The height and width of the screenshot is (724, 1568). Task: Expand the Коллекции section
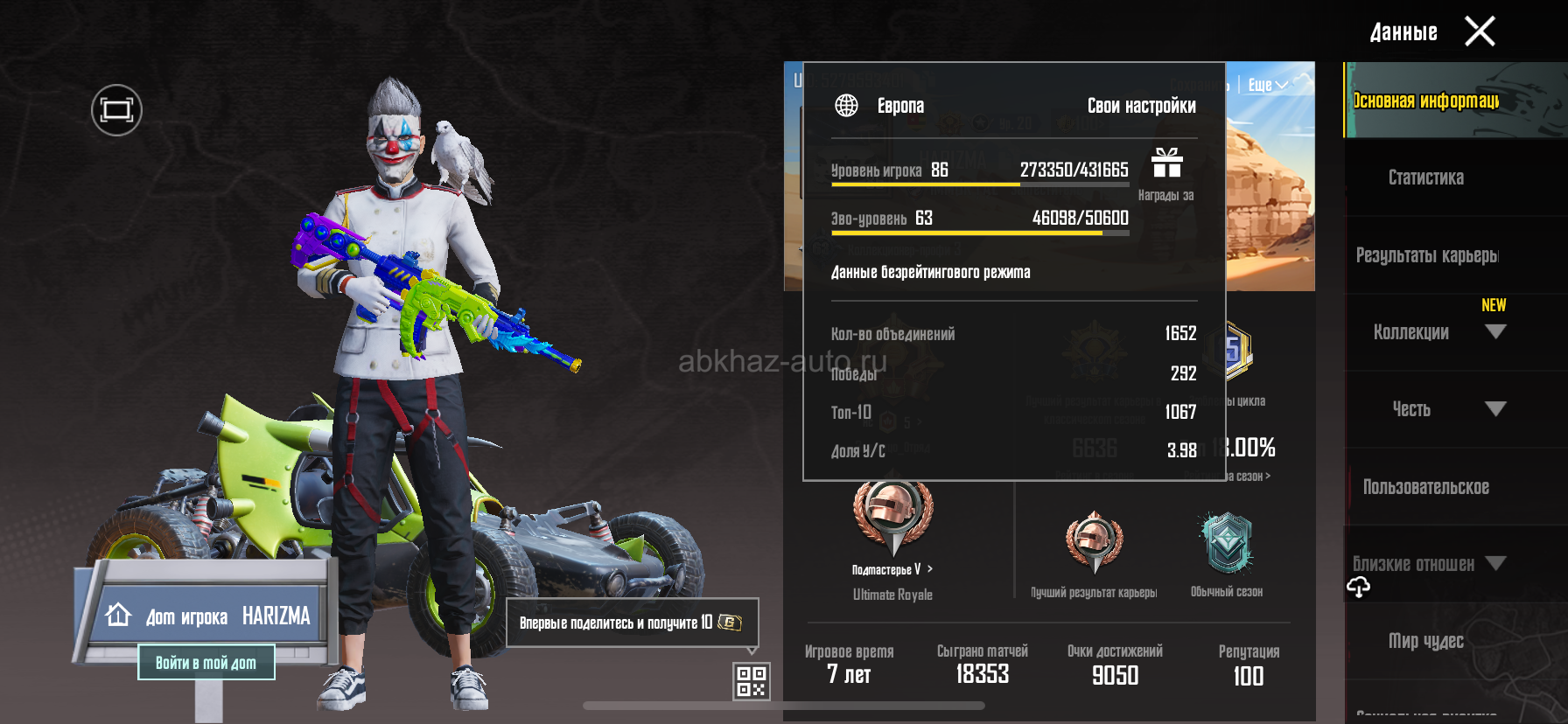(x=1494, y=332)
